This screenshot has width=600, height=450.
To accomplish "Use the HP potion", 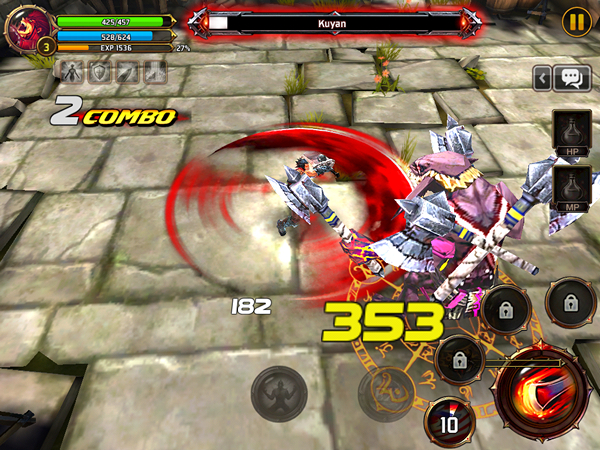I will click(x=571, y=133).
